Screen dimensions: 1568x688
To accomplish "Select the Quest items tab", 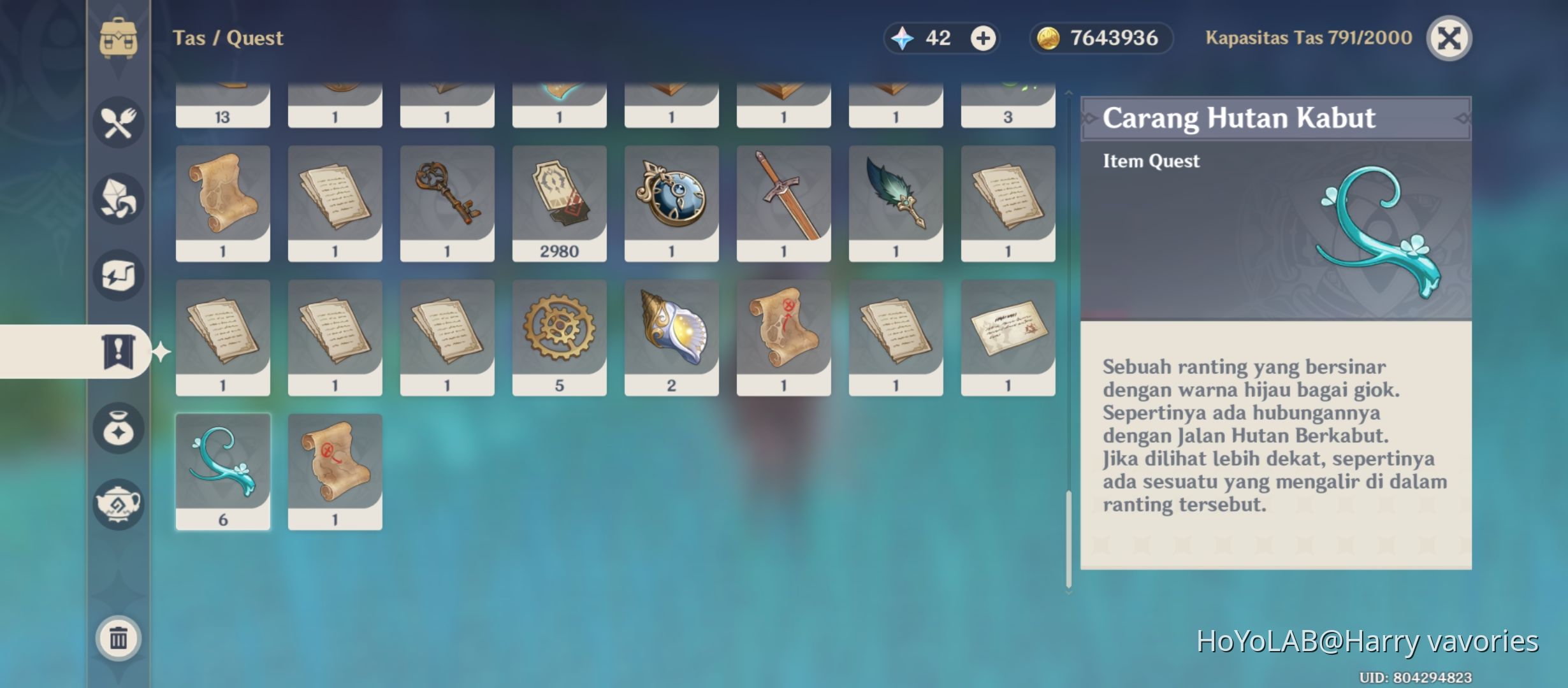I will pyautogui.click(x=119, y=351).
